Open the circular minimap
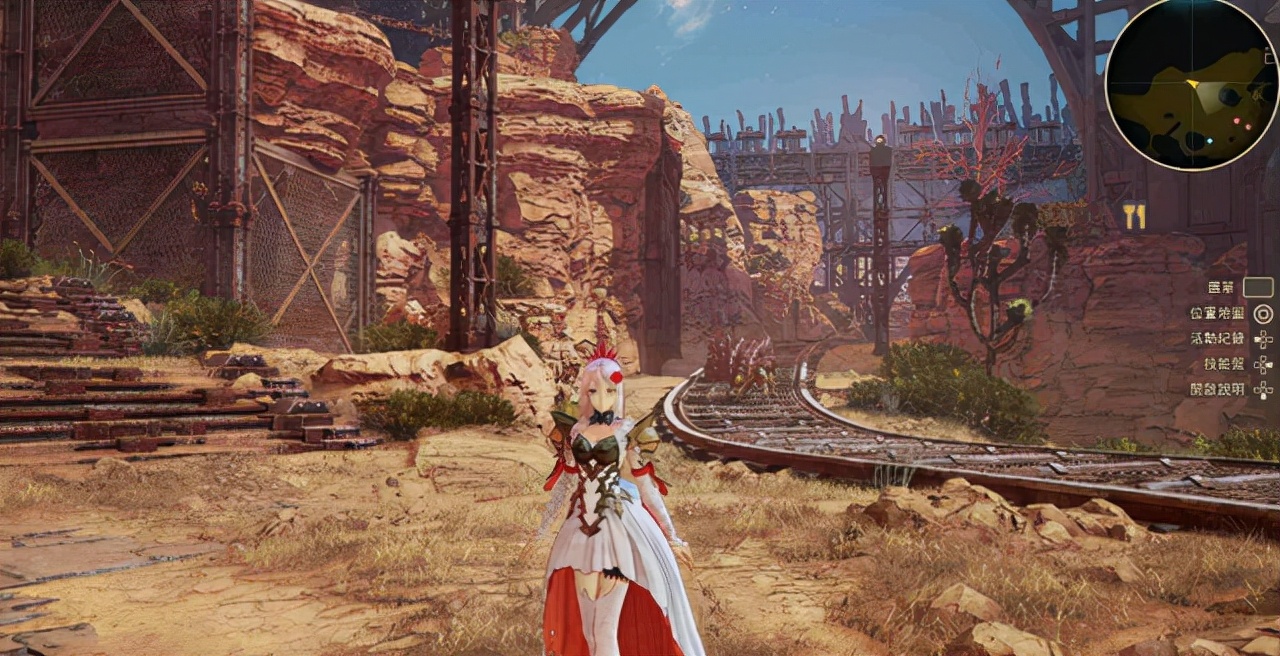 (1192, 84)
